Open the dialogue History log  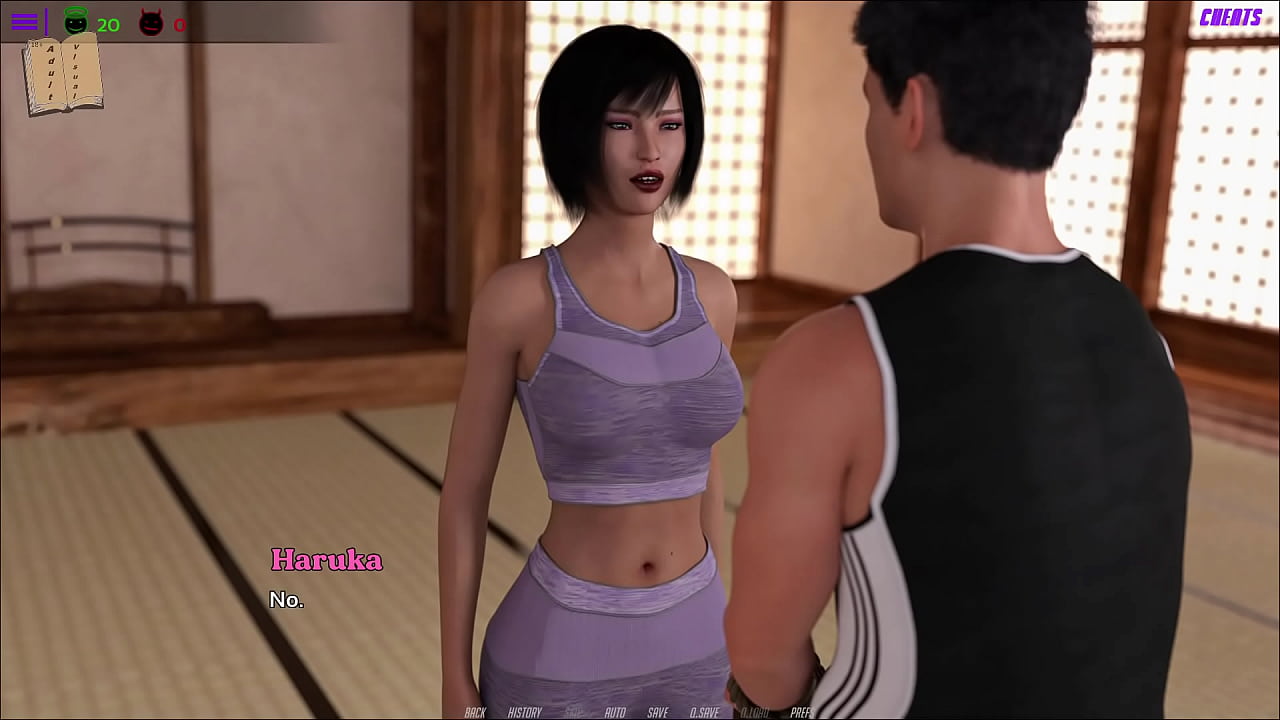[x=524, y=712]
